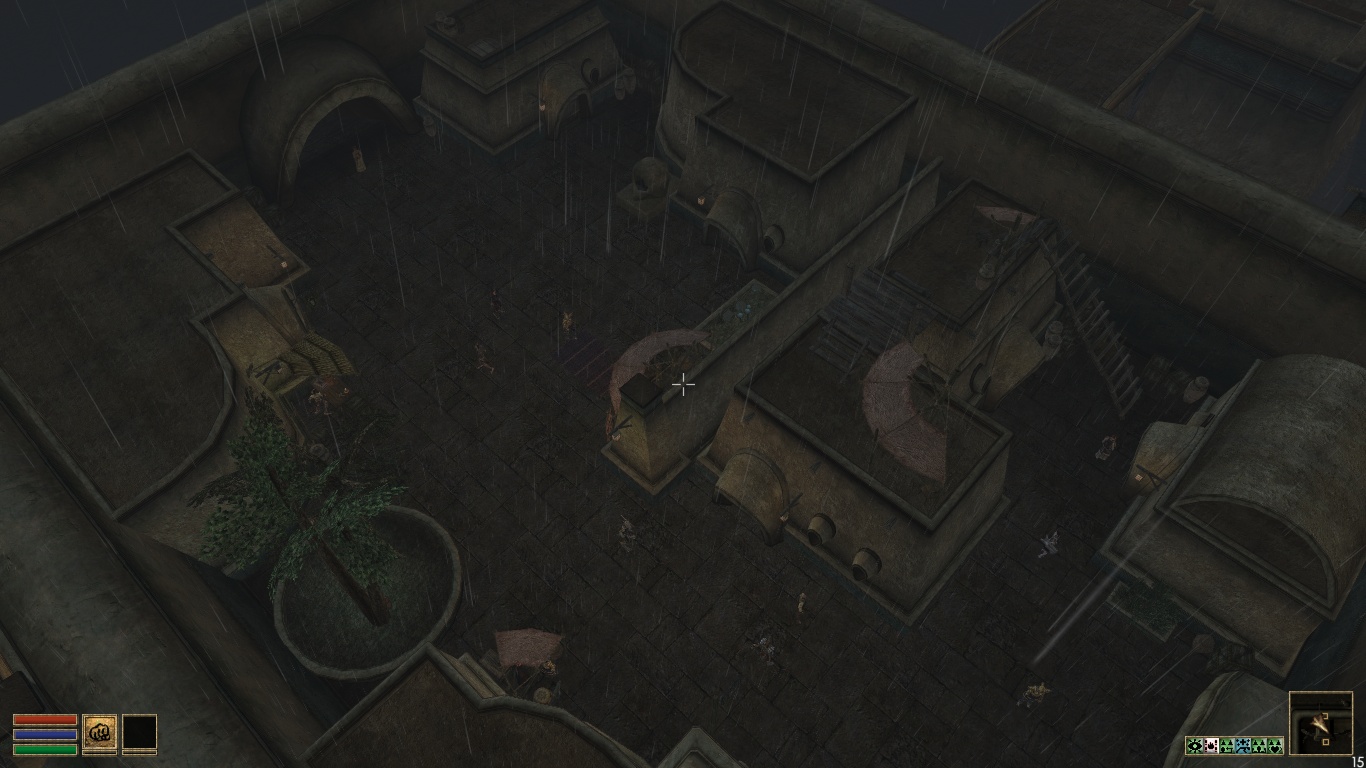Select the pink flame active effect icon
The image size is (1366, 768).
[1211, 746]
